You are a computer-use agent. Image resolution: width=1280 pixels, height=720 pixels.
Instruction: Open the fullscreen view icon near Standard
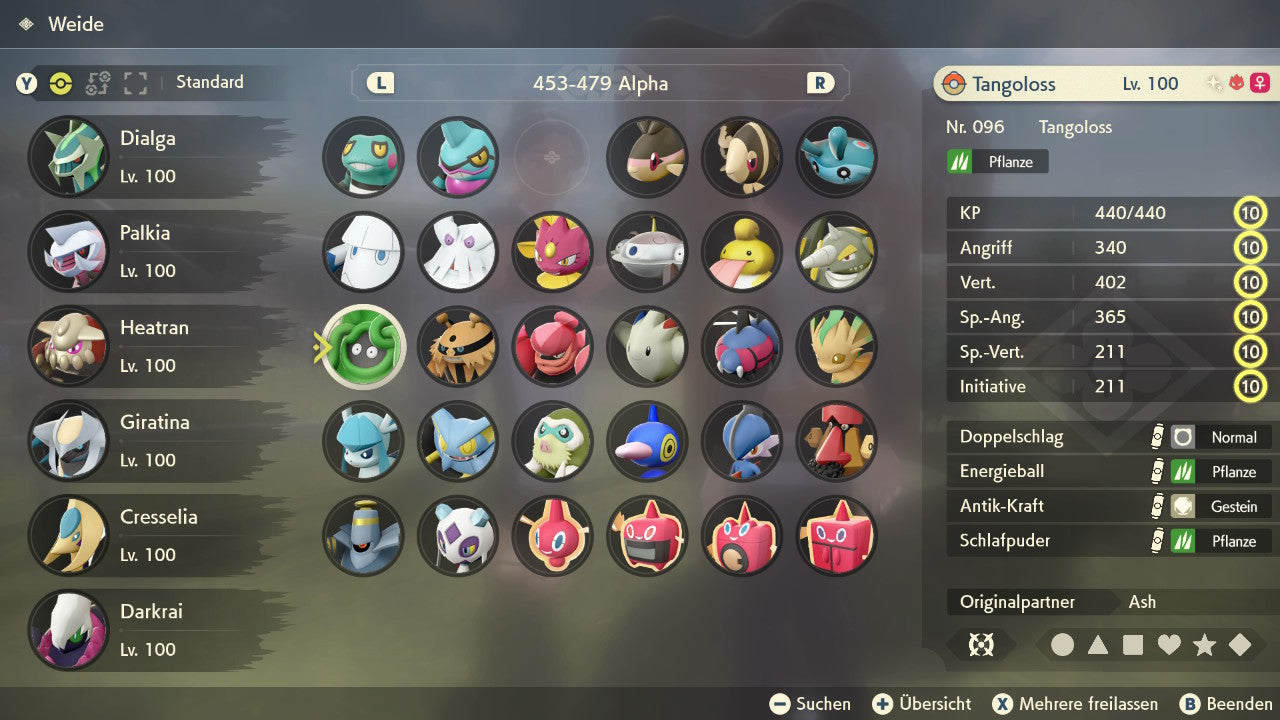point(135,83)
